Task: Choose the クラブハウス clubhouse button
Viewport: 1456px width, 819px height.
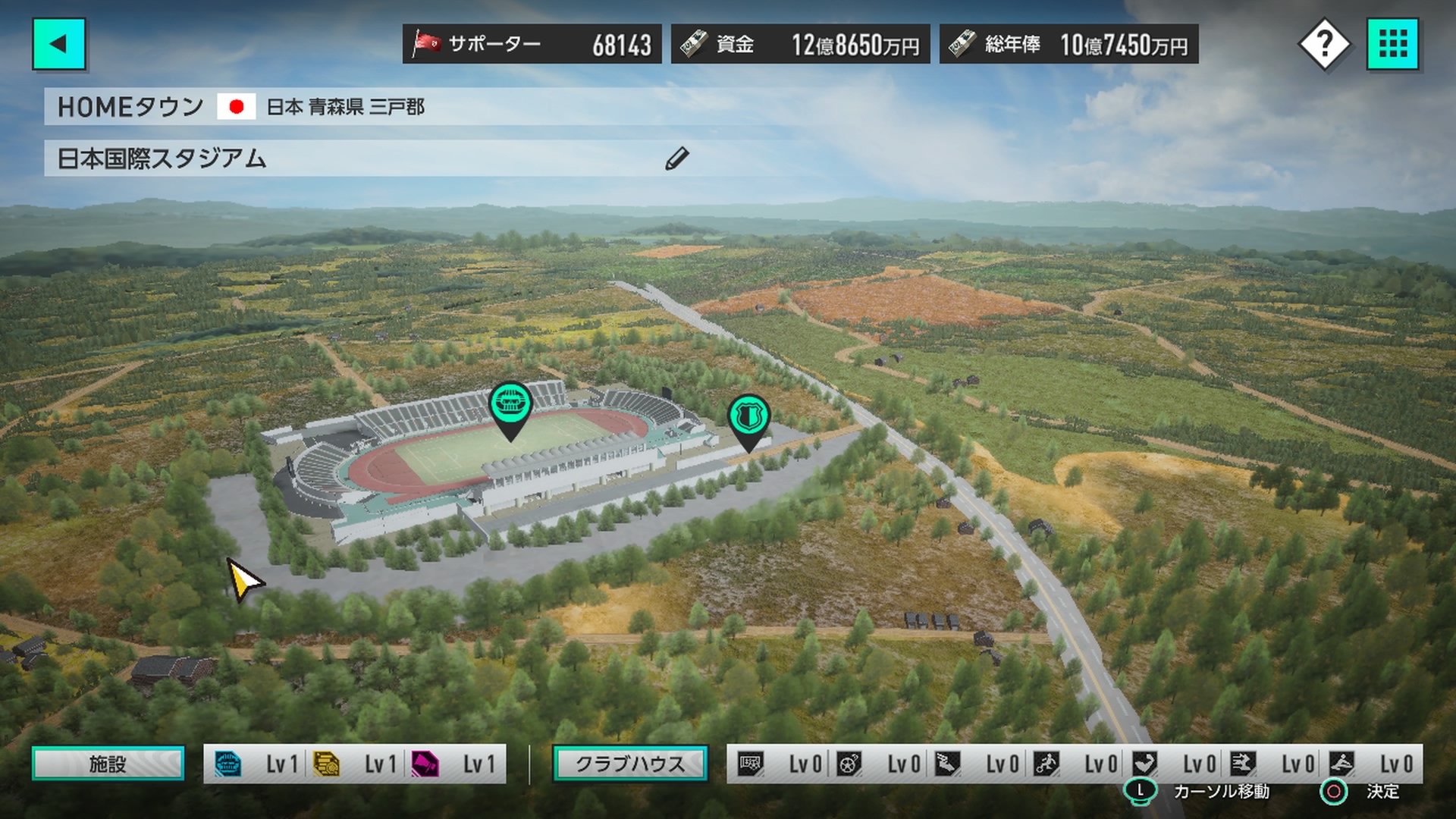Action: pos(630,764)
